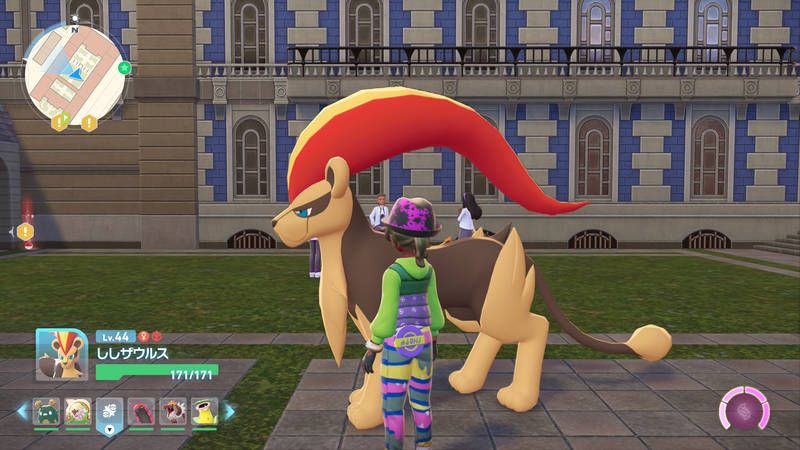
Task: Select the spiky-maned brown Pokémon slot
Action: (172, 411)
